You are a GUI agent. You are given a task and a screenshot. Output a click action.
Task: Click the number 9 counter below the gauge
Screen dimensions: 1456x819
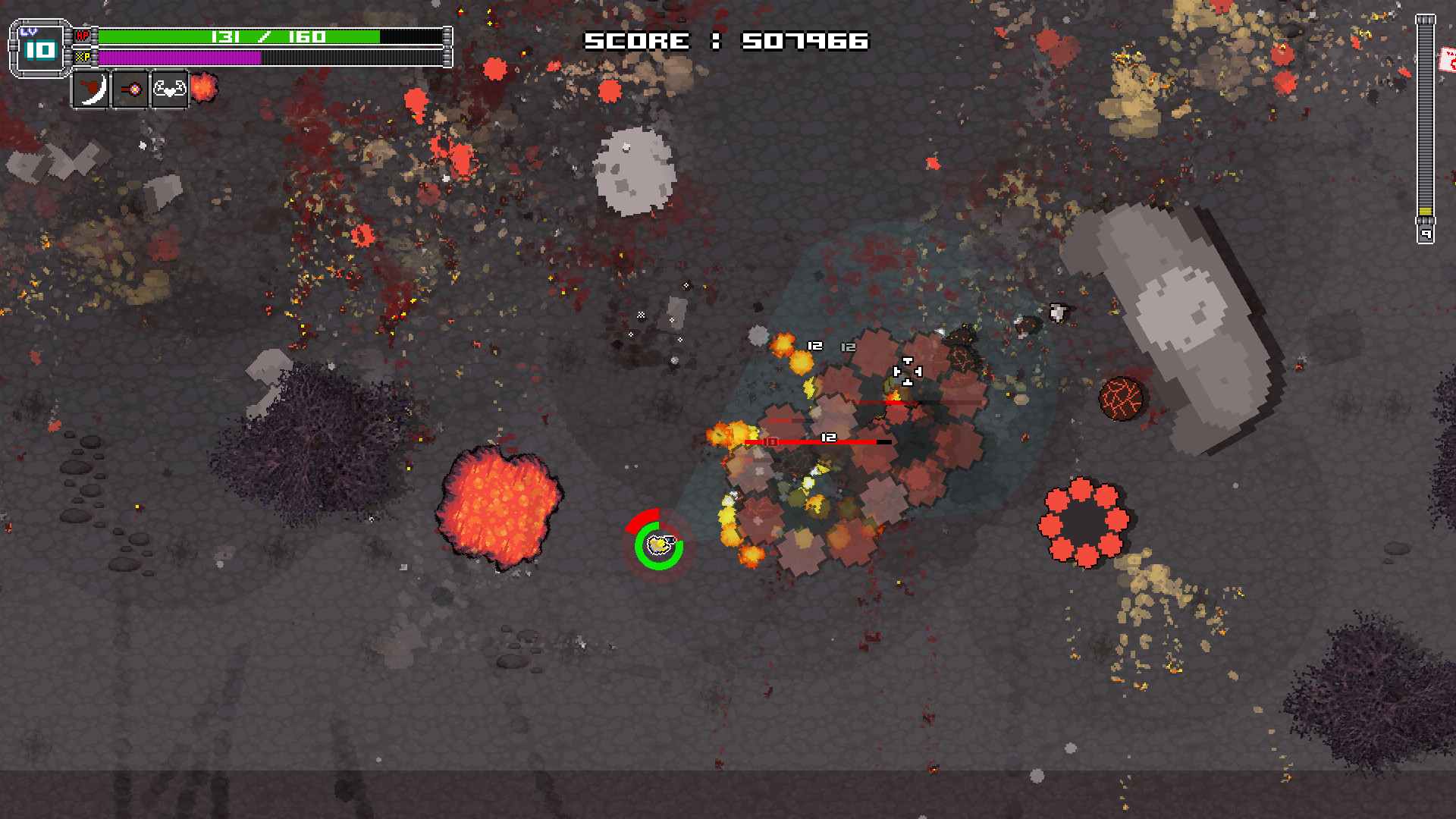coord(1426,233)
